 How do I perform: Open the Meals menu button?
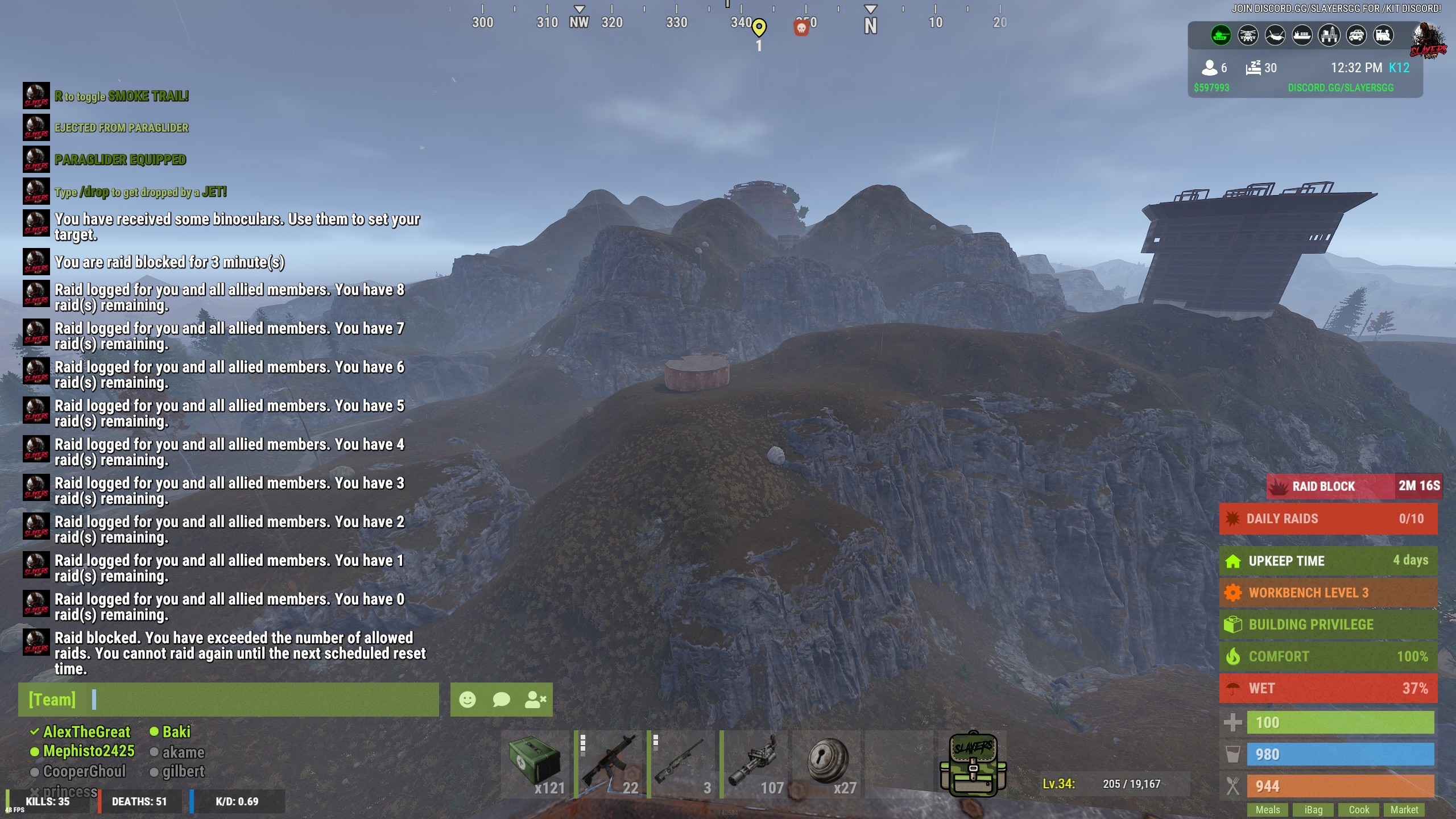click(x=1268, y=809)
